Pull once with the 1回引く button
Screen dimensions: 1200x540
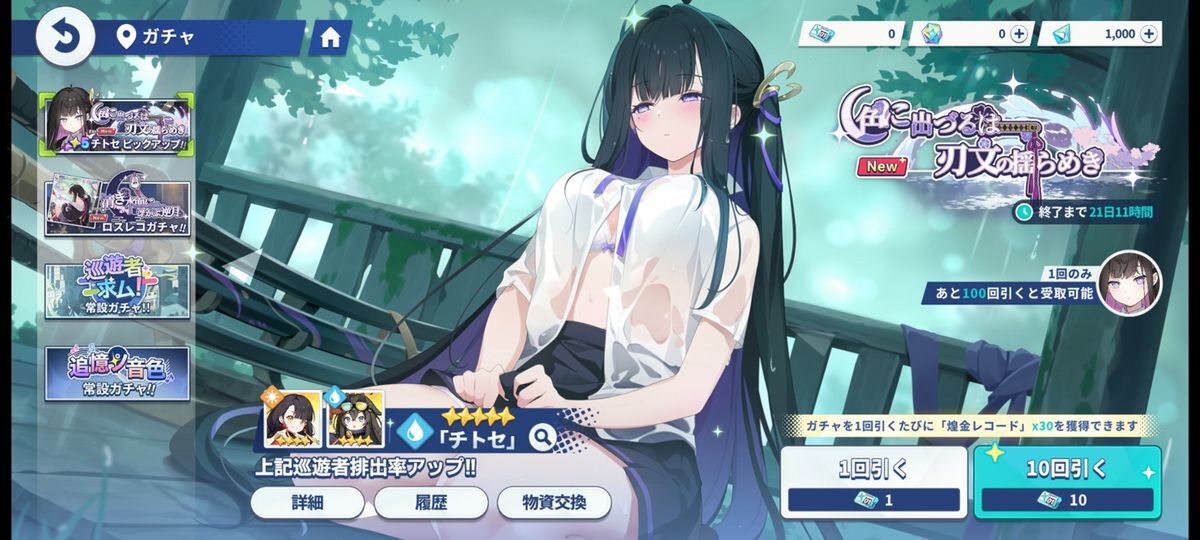[873, 482]
